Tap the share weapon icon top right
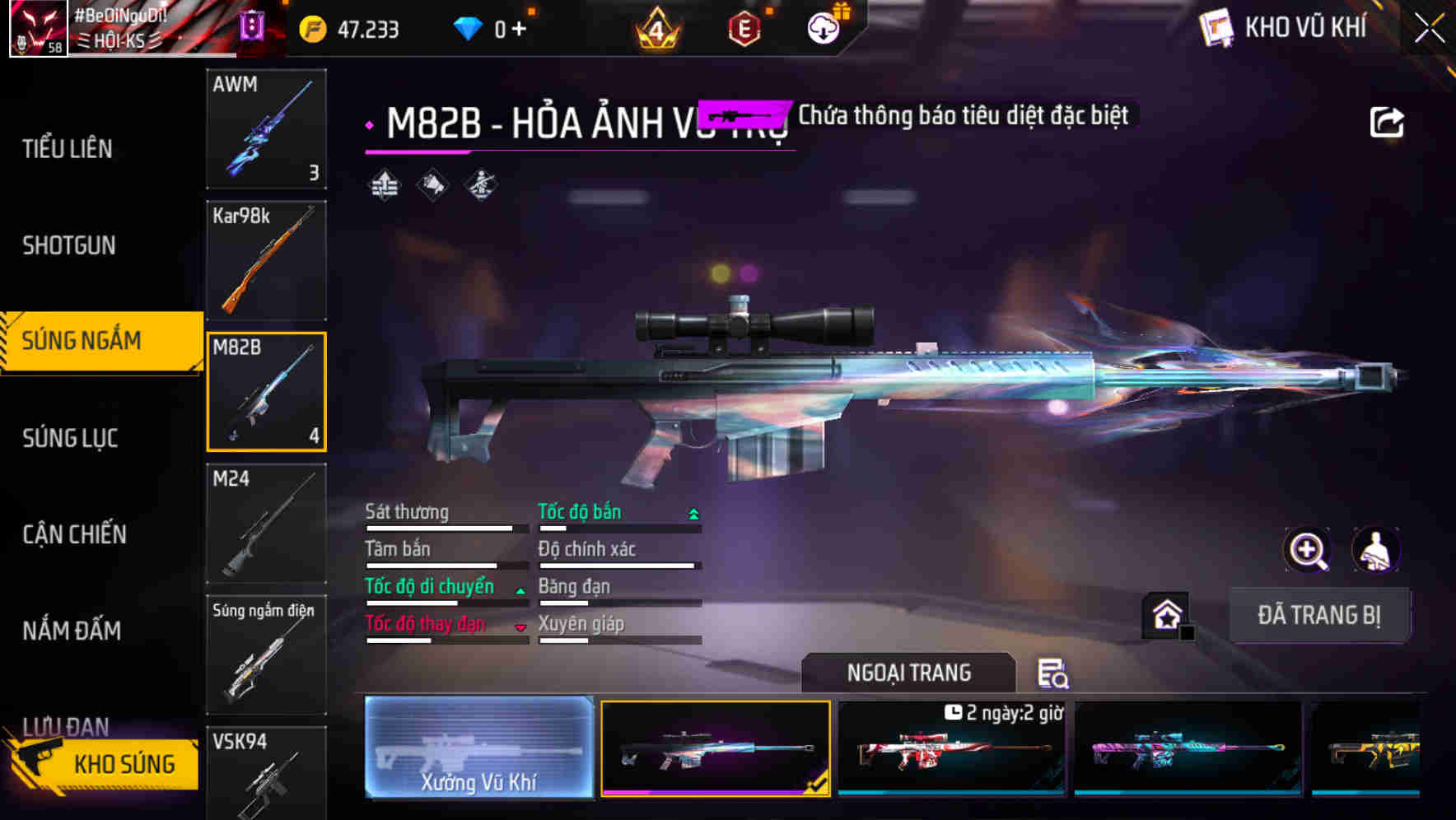Screen dimensions: 1456x820 1388,121
